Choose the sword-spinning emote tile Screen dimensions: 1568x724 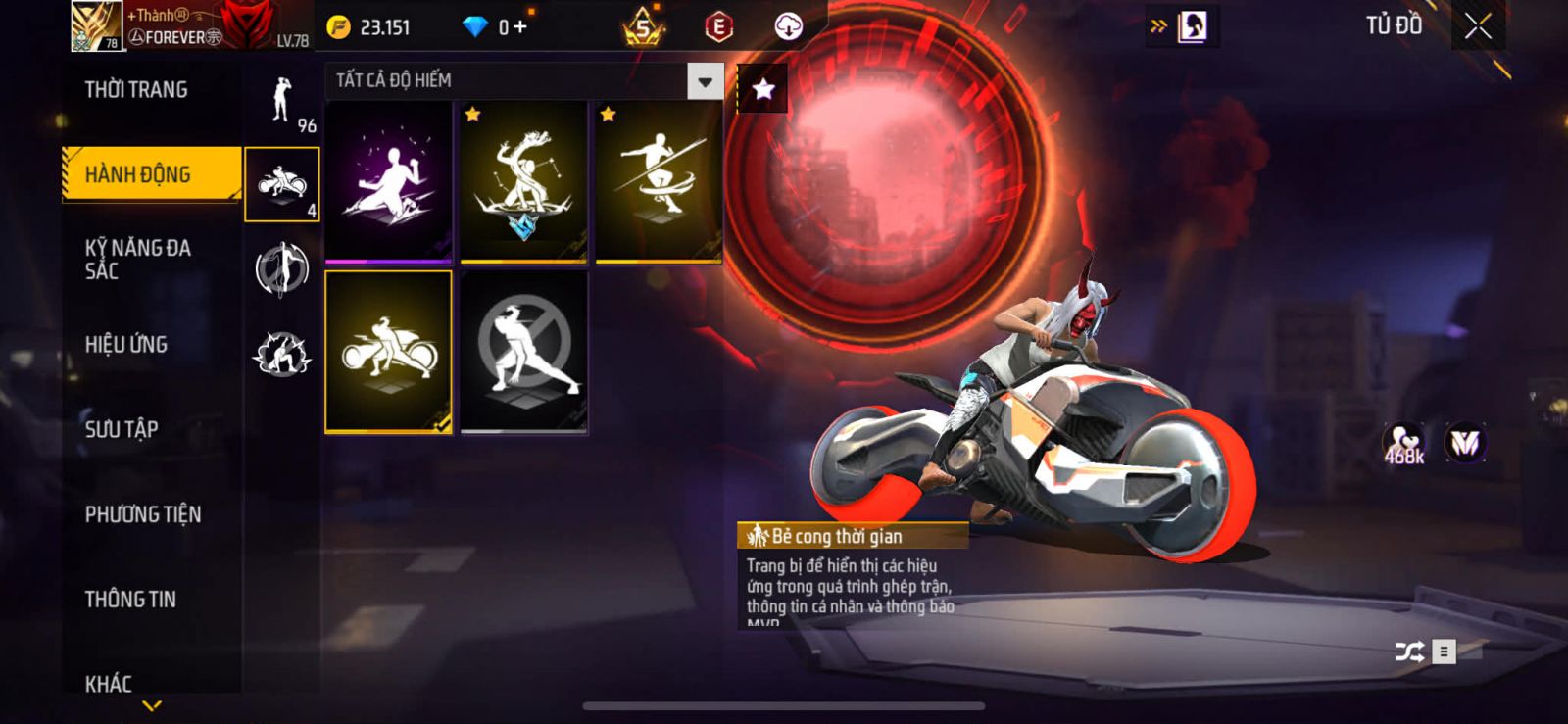coord(660,182)
